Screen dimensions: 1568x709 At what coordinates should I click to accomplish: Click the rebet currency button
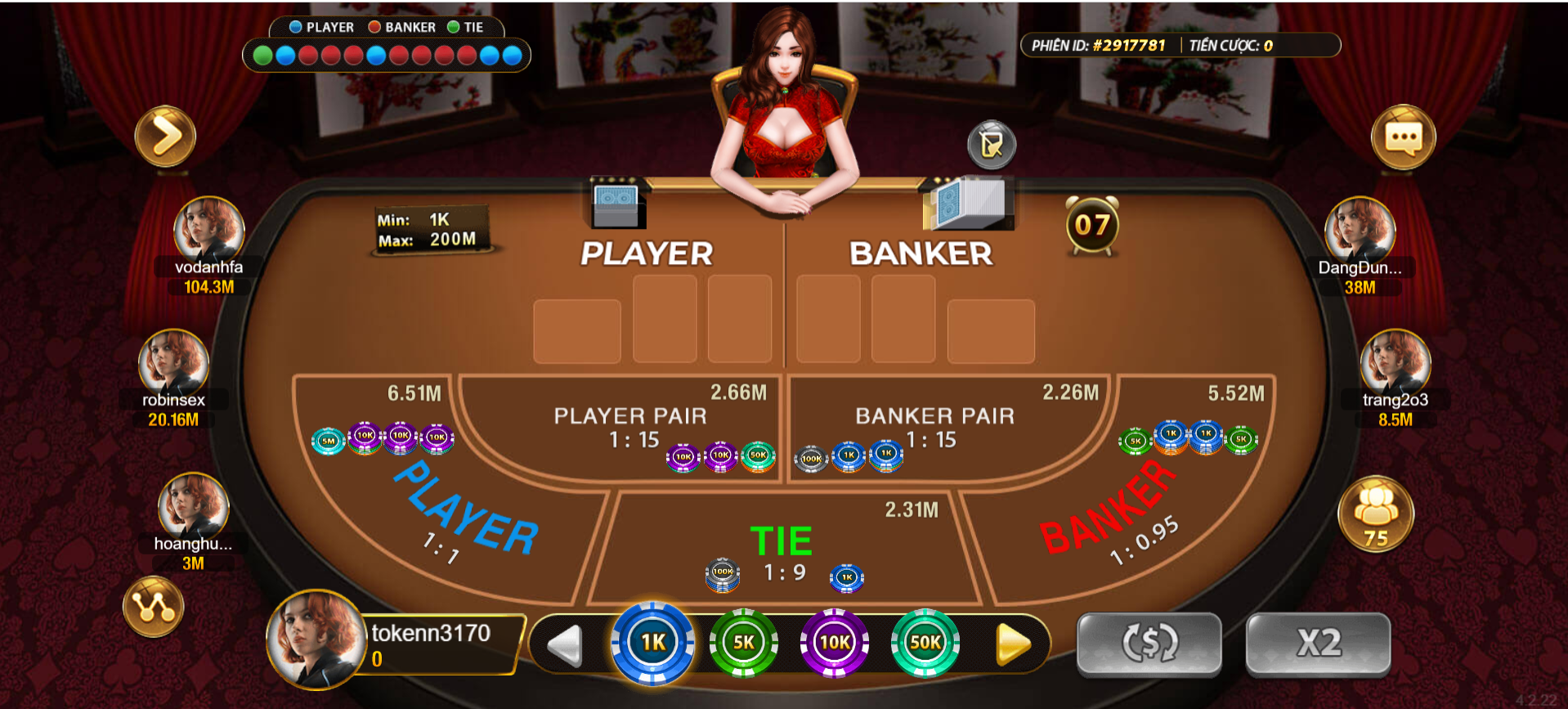click(1148, 644)
